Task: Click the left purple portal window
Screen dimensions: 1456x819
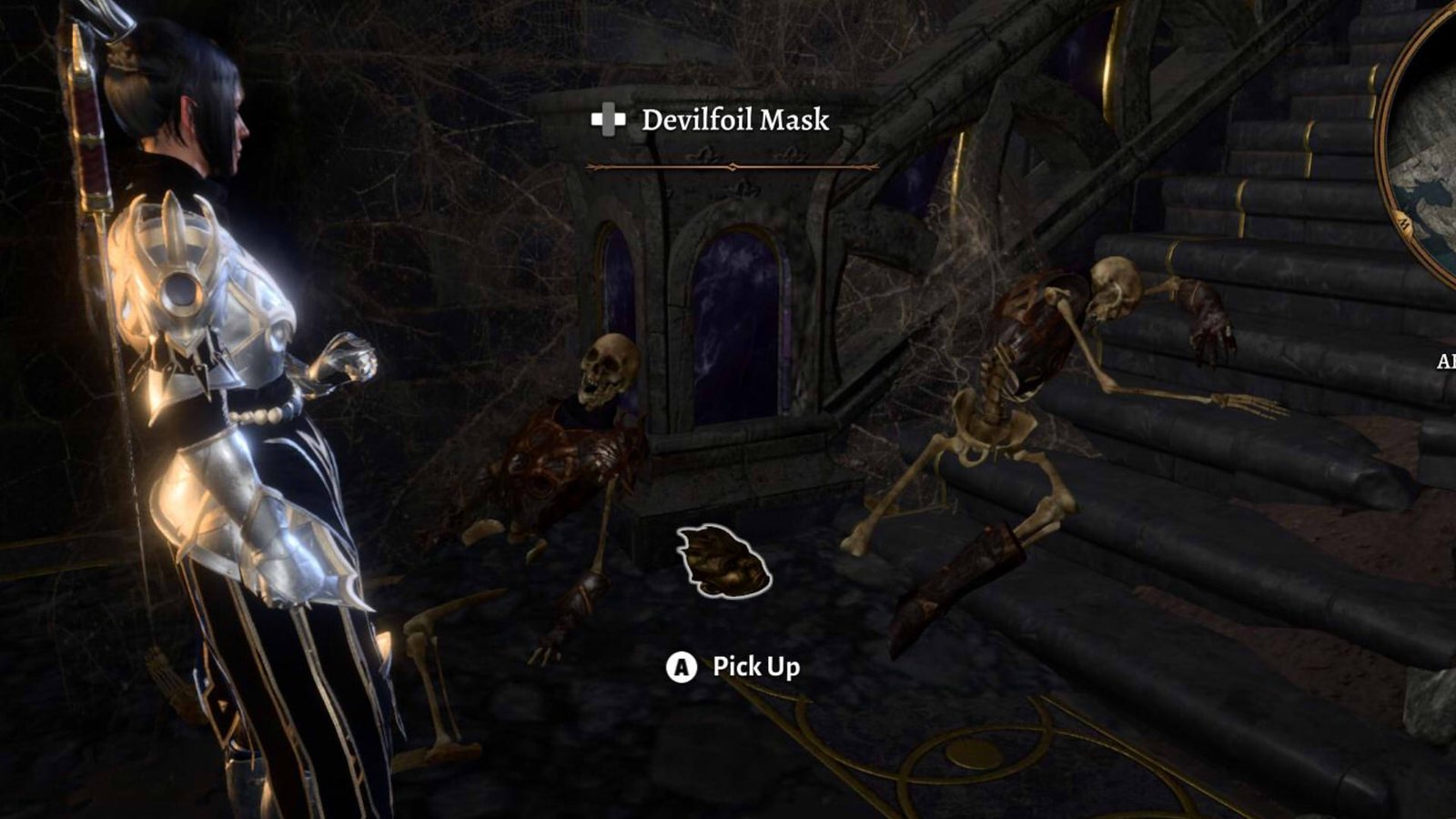Action: point(617,291)
